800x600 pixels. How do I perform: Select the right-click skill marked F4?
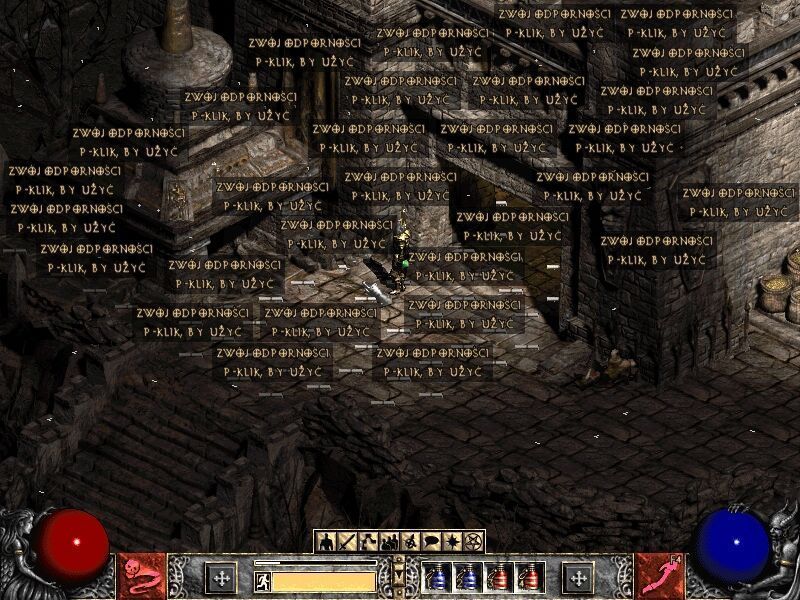[658, 576]
